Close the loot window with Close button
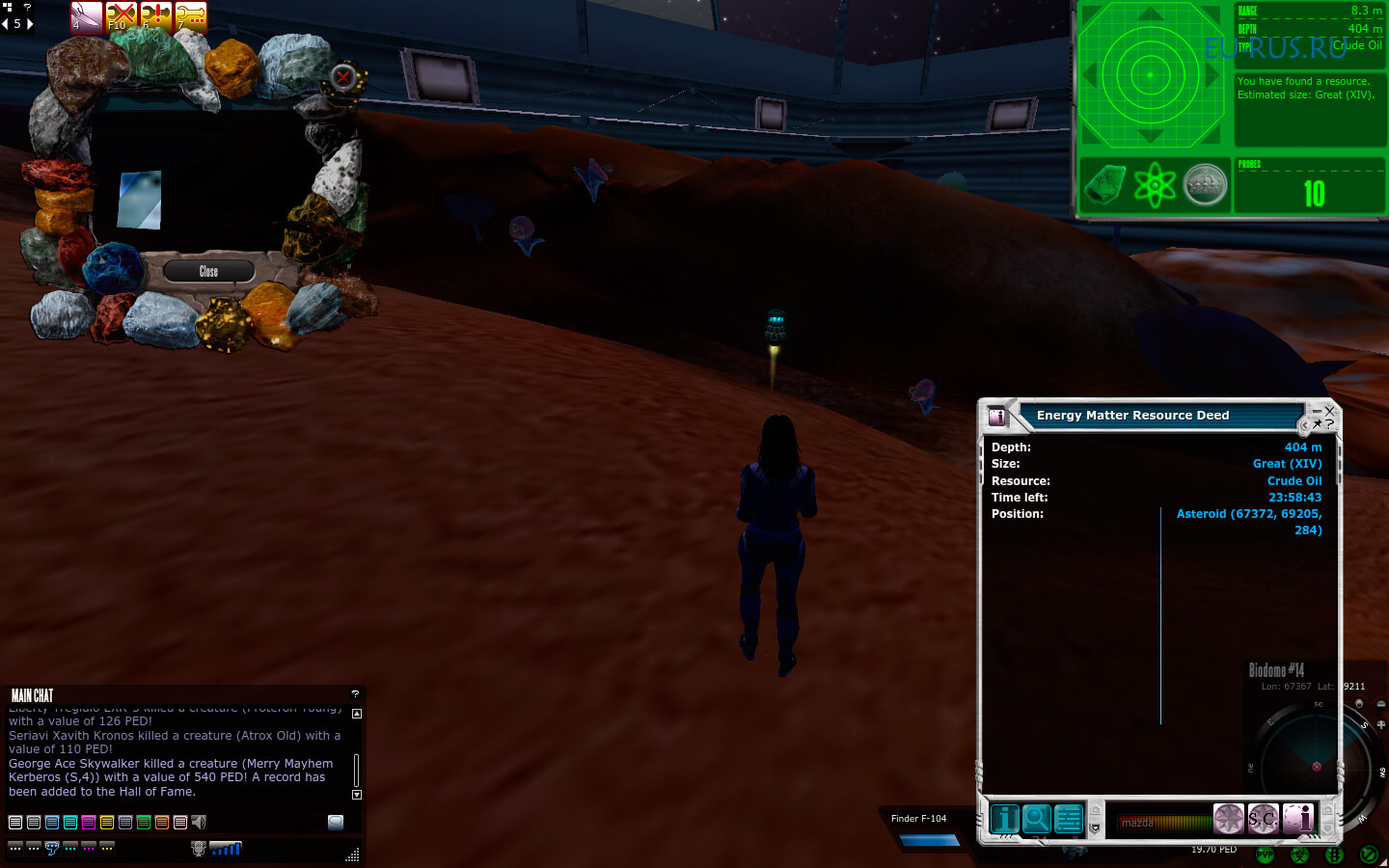Viewport: 1389px width, 868px height. (208, 271)
